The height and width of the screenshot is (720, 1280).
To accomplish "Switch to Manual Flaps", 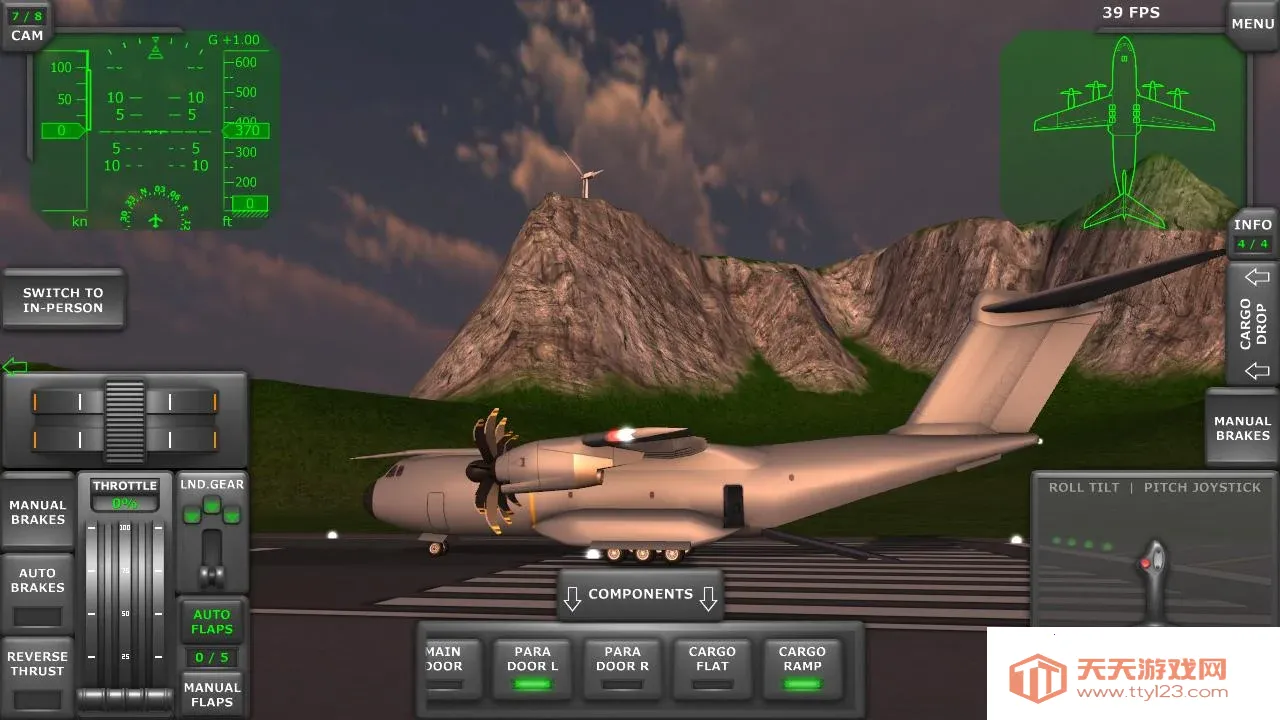I will tap(212, 694).
